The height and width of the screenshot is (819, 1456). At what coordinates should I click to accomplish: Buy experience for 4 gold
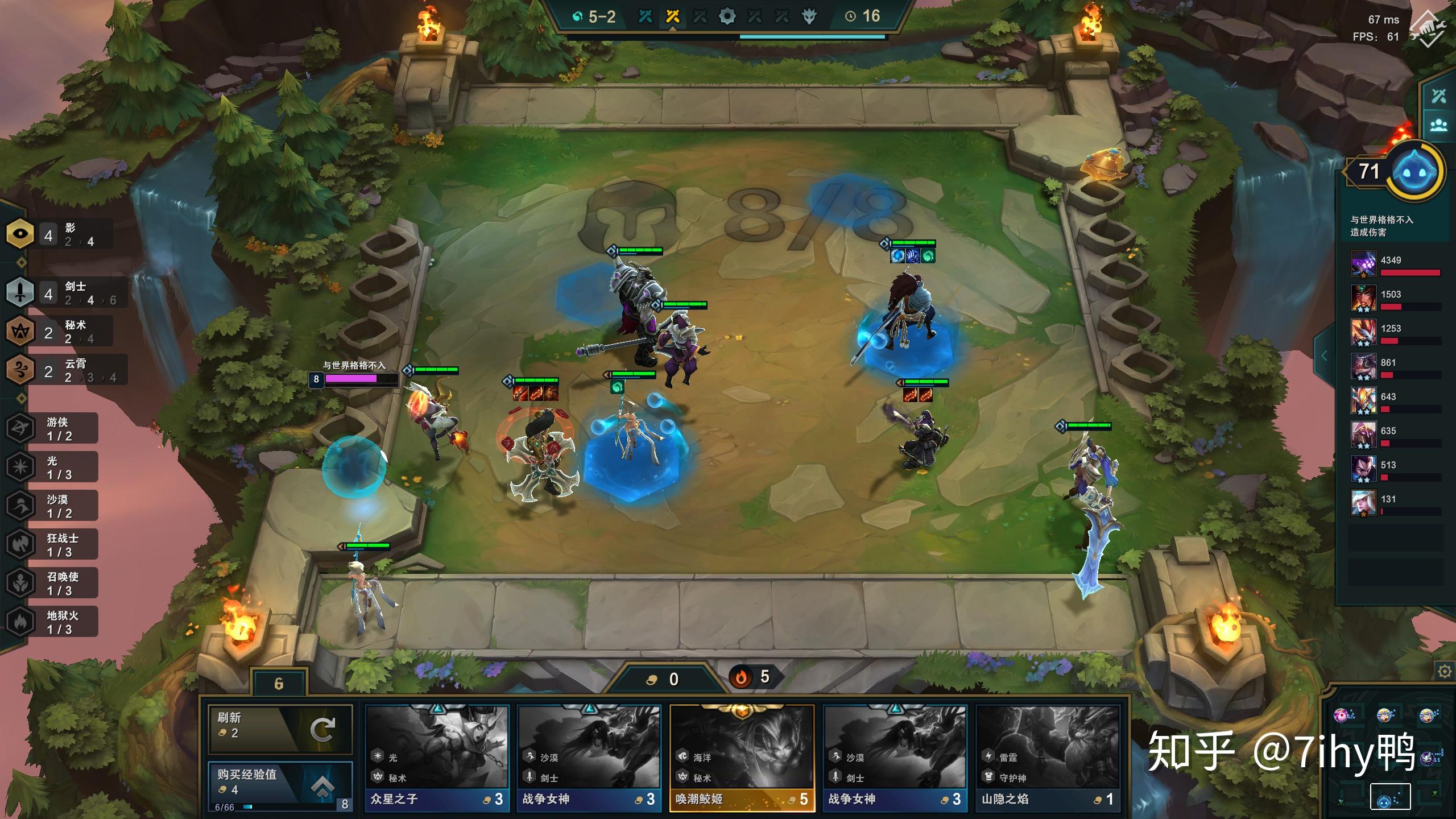(280, 785)
